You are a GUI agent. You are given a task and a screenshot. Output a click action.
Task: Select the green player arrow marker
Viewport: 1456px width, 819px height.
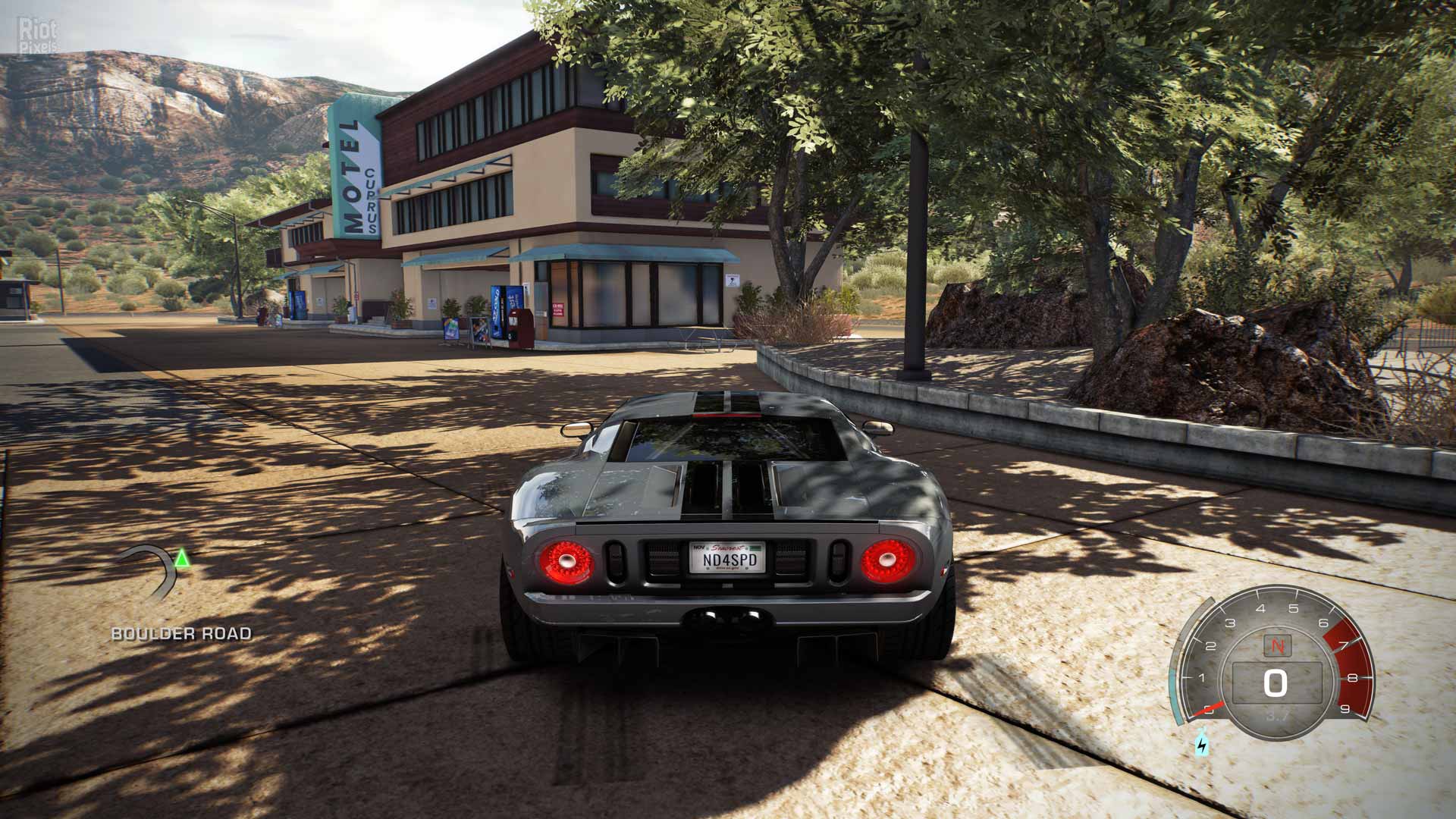click(x=181, y=560)
